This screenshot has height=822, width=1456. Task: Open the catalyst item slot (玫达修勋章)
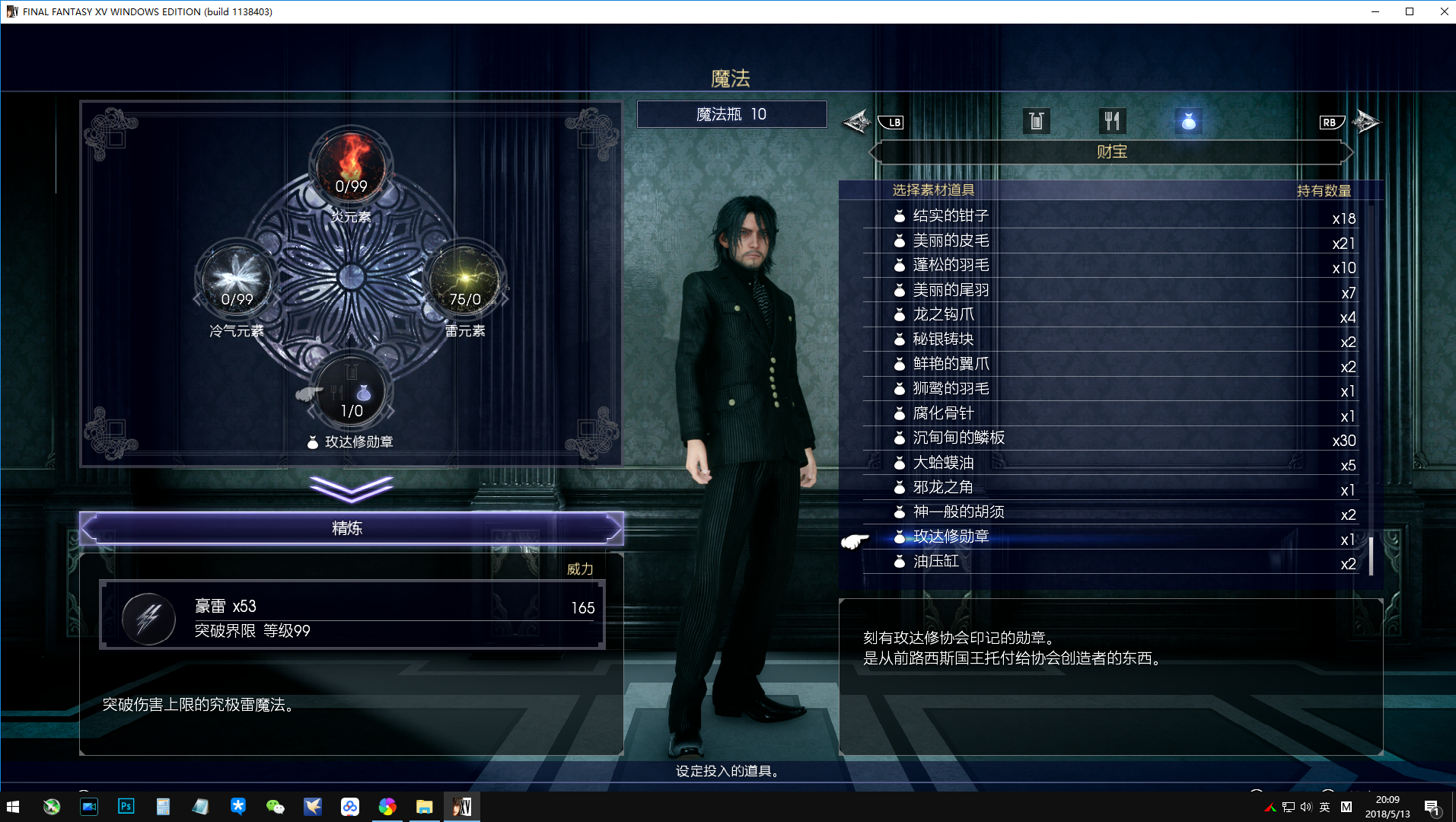point(351,393)
